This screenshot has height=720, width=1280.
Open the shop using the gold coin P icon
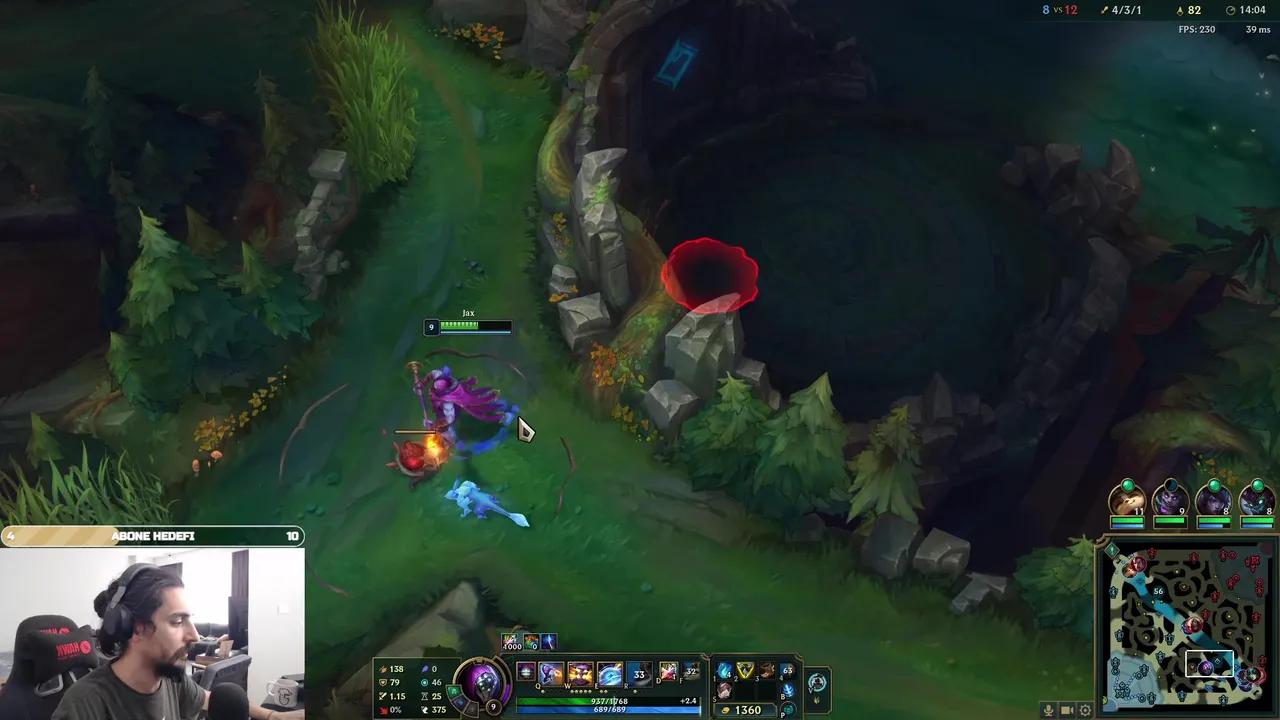790,710
